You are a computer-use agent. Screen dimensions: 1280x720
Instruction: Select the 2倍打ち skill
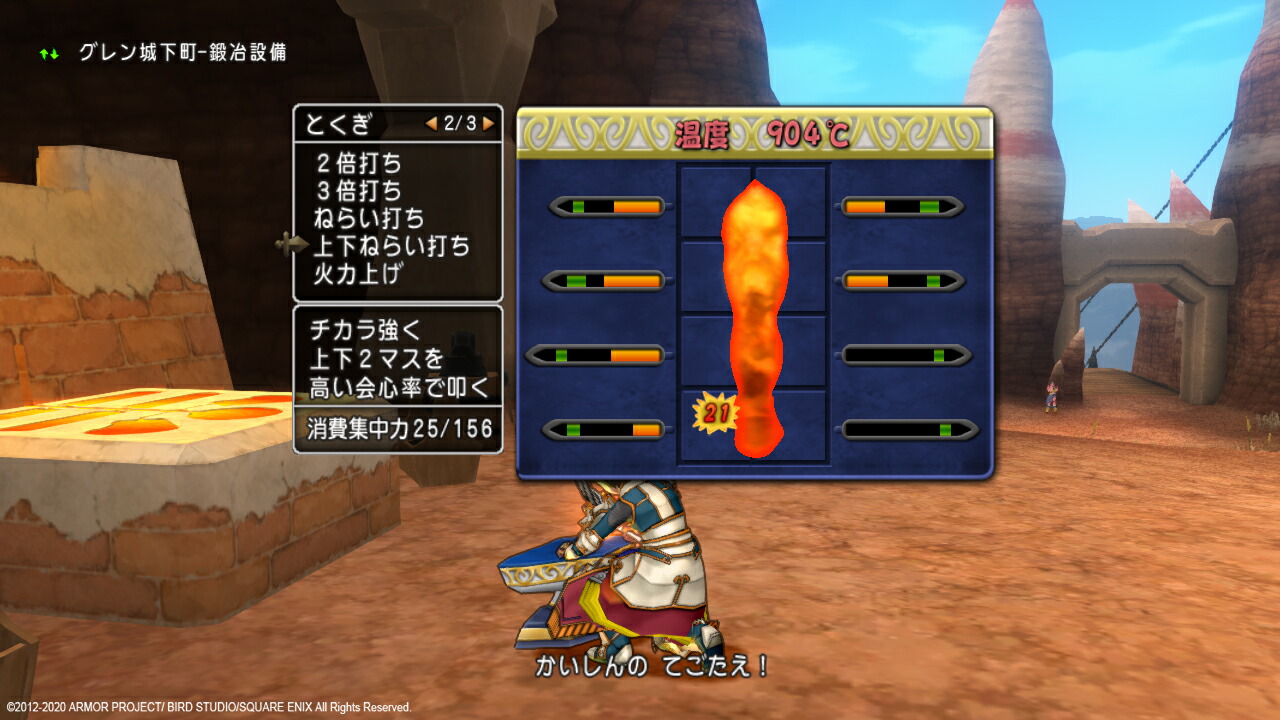tap(357, 163)
